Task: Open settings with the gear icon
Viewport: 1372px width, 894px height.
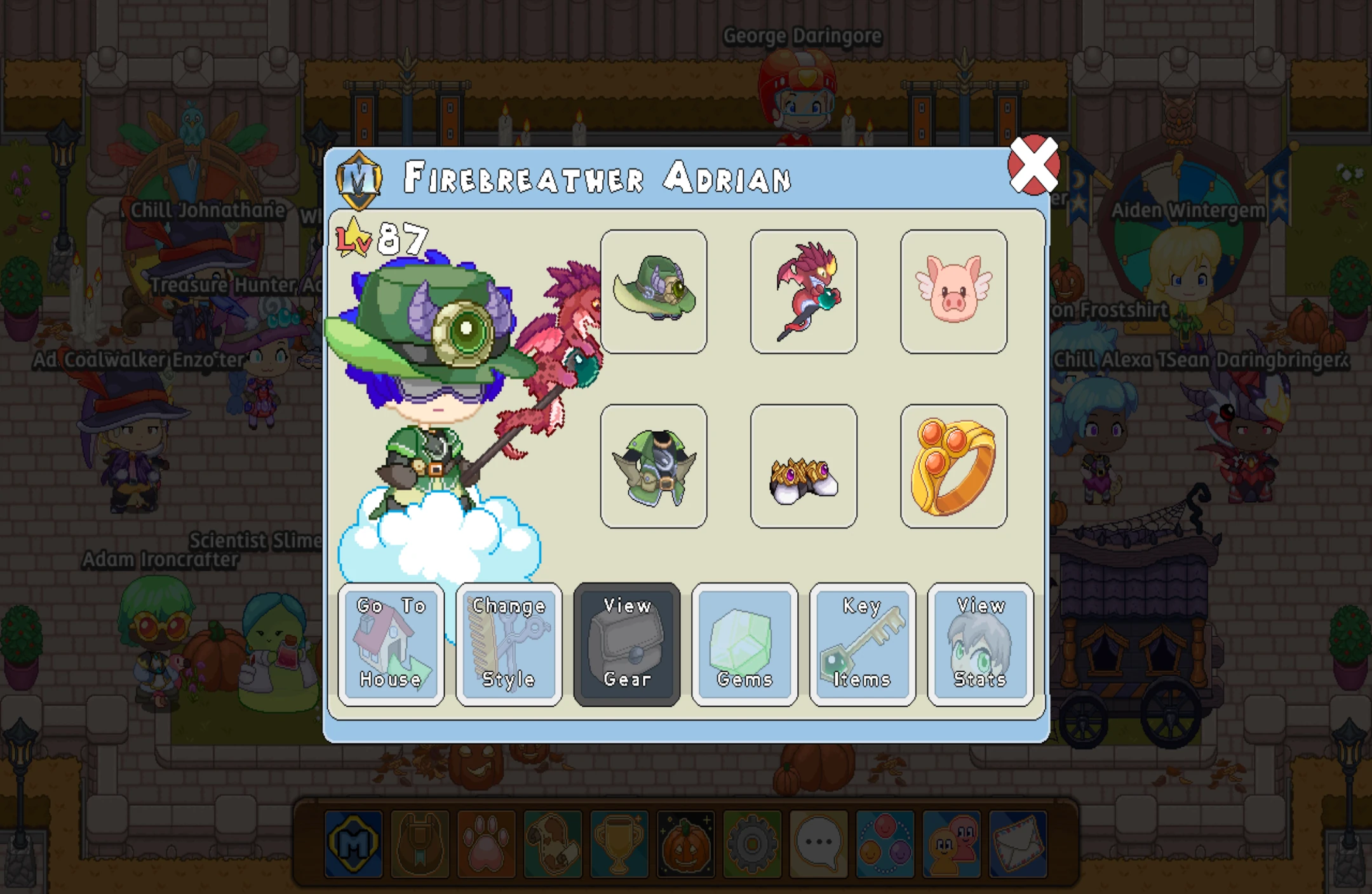Action: 753,844
